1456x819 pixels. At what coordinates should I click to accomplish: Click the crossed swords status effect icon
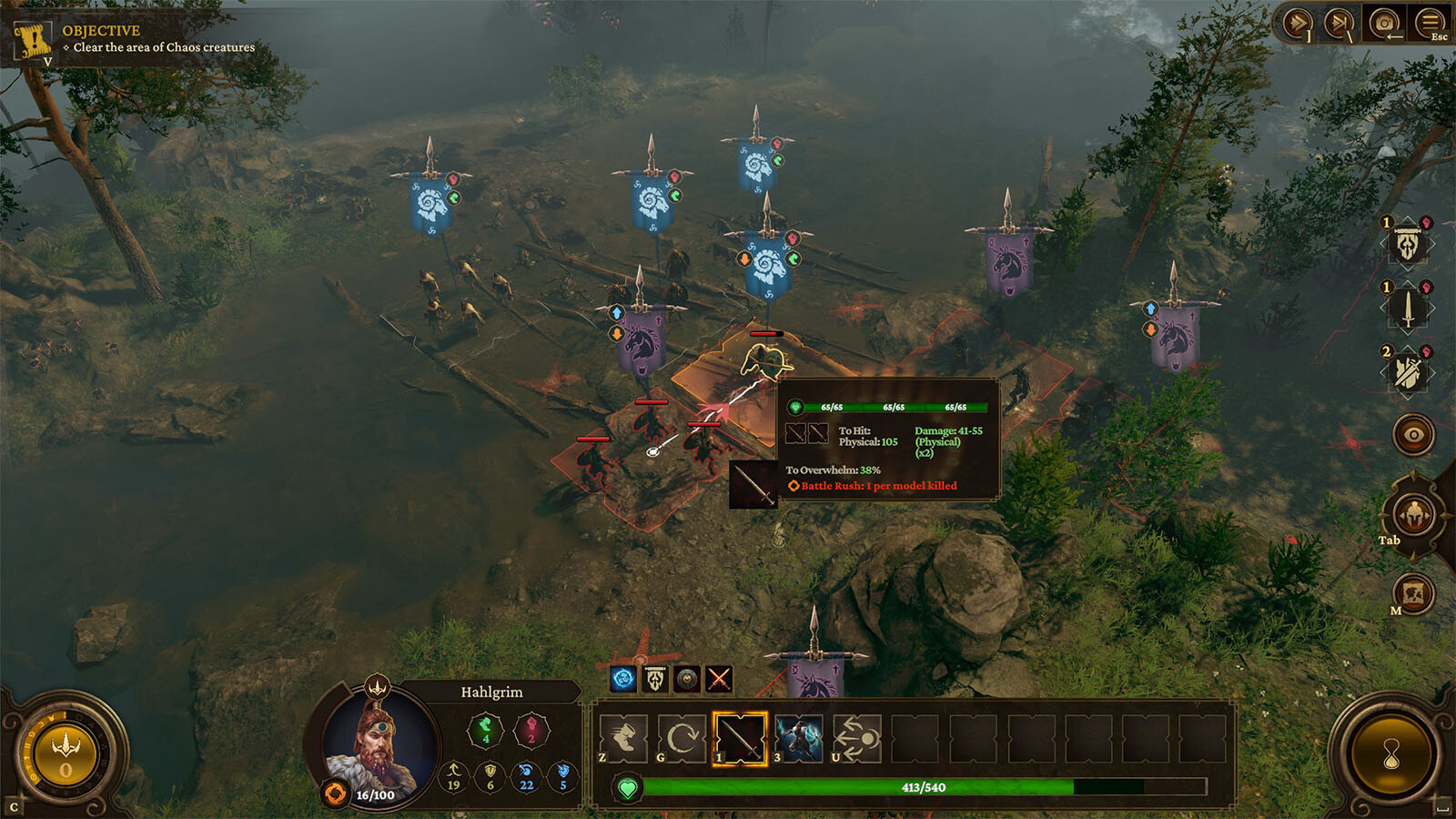pos(719,679)
